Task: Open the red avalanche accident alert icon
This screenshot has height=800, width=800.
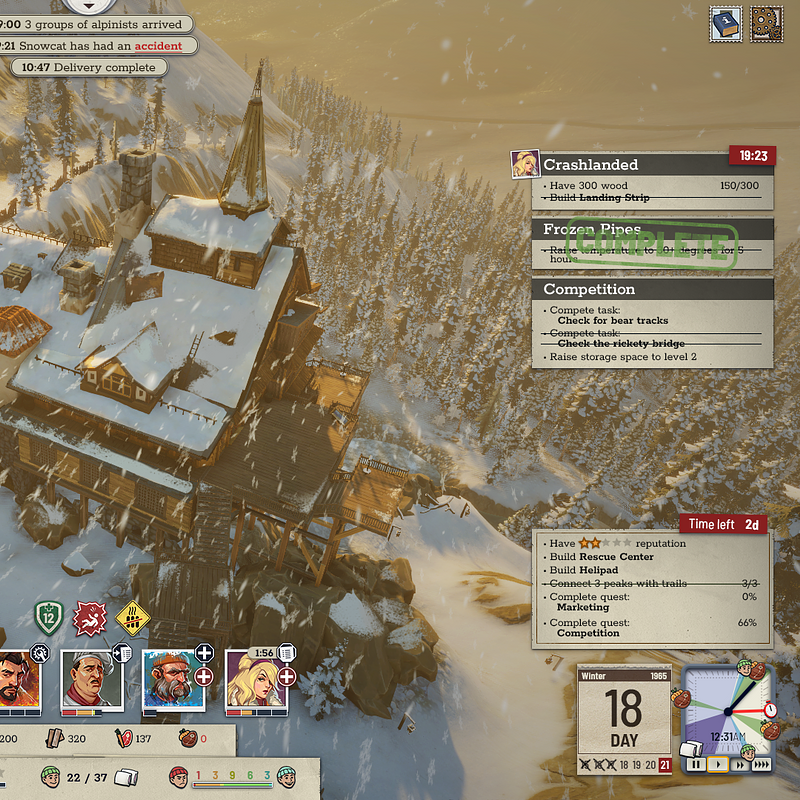Action: (x=91, y=619)
